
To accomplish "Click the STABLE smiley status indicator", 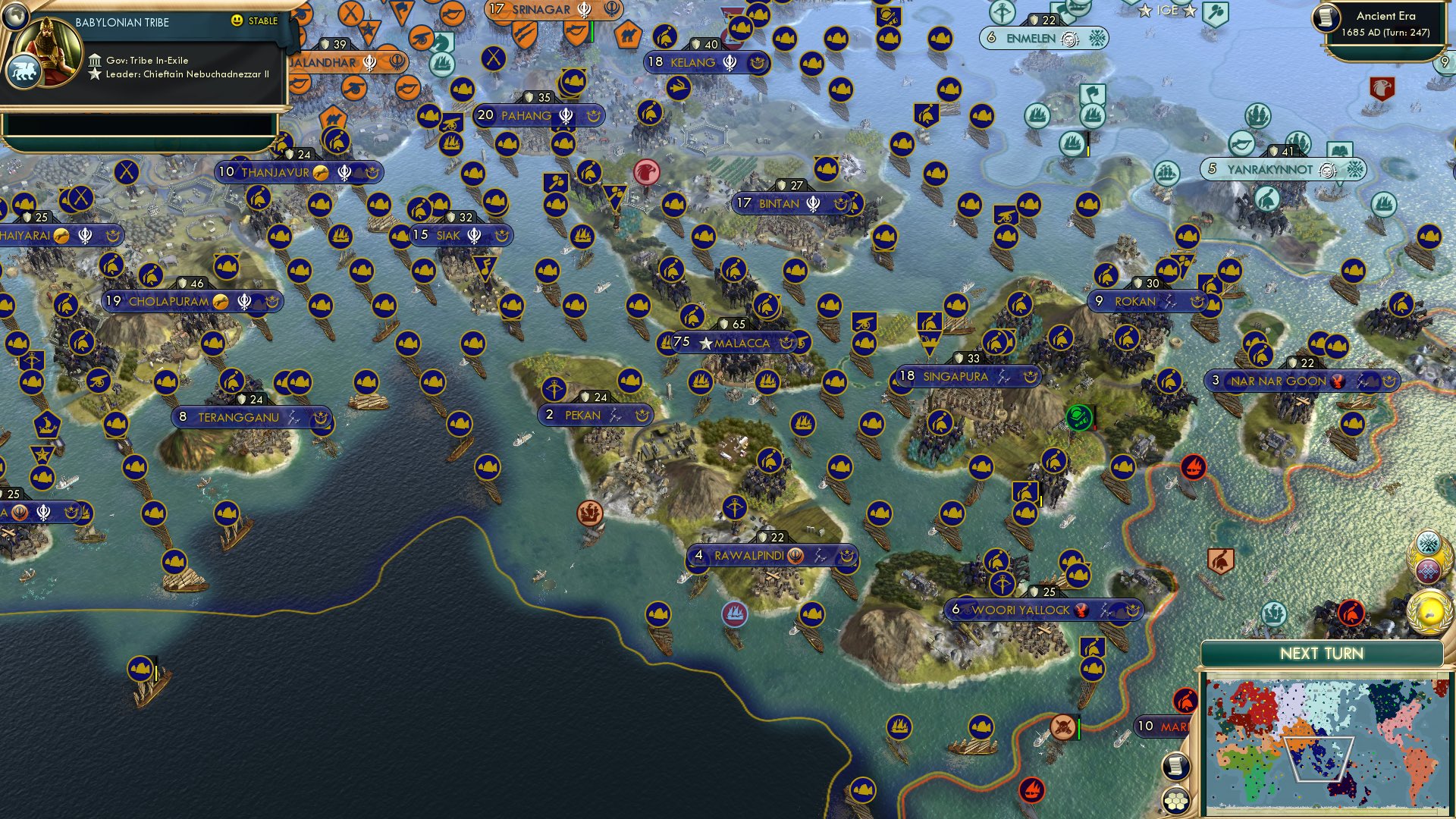I will pos(237,20).
